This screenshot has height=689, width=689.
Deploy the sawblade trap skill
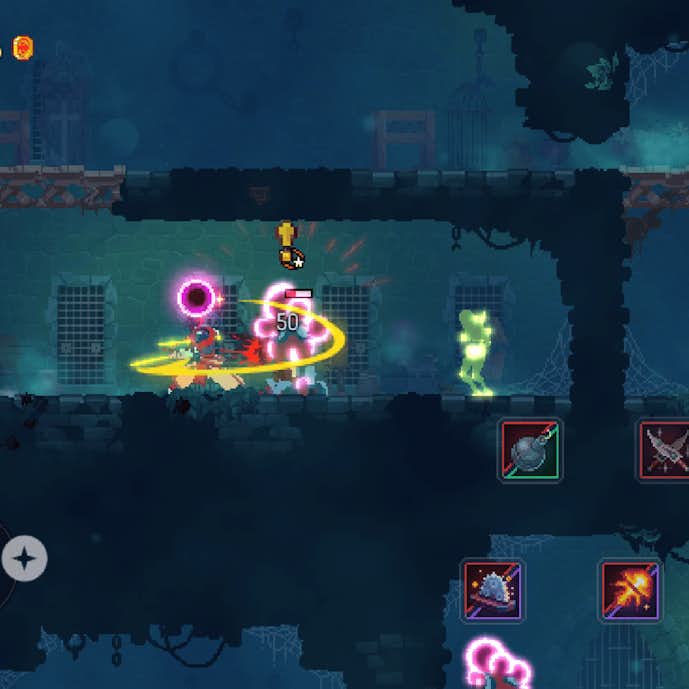coord(492,590)
